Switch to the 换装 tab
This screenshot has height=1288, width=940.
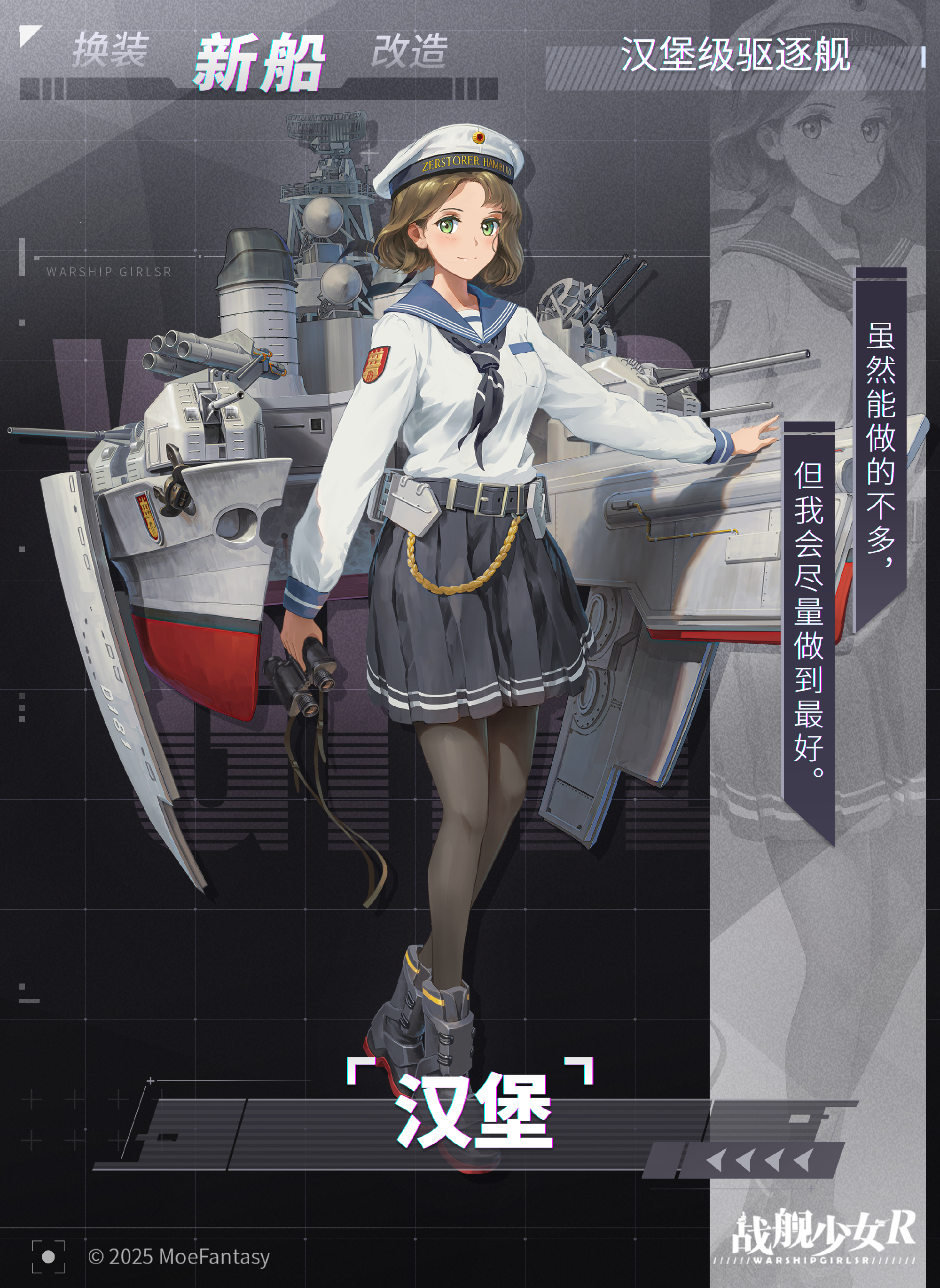coord(110,50)
